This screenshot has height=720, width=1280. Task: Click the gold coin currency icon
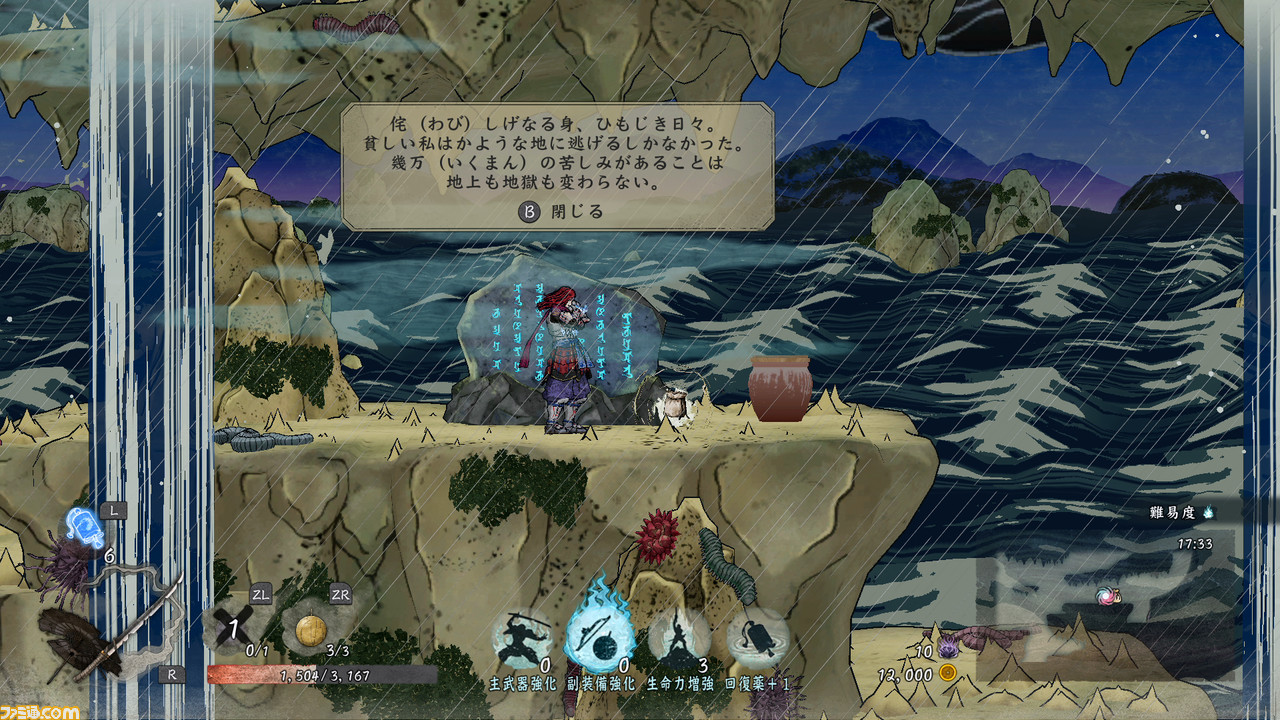(x=947, y=674)
